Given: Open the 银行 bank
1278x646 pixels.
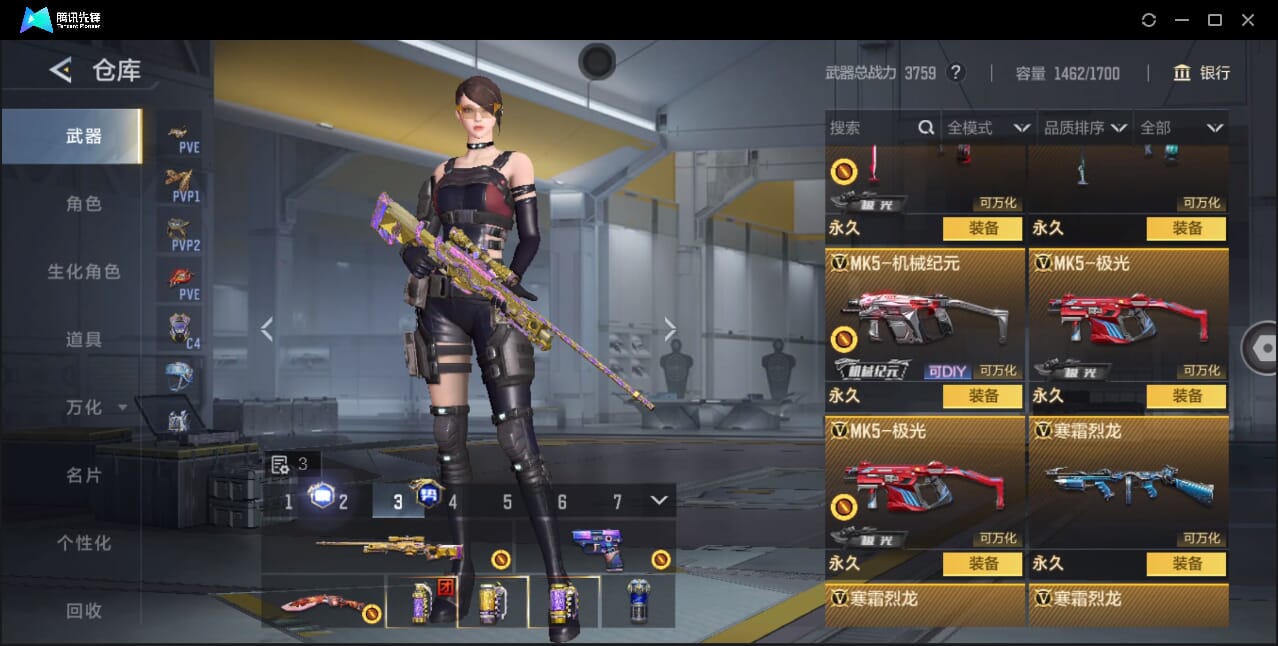Looking at the screenshot, I should click(x=1202, y=73).
